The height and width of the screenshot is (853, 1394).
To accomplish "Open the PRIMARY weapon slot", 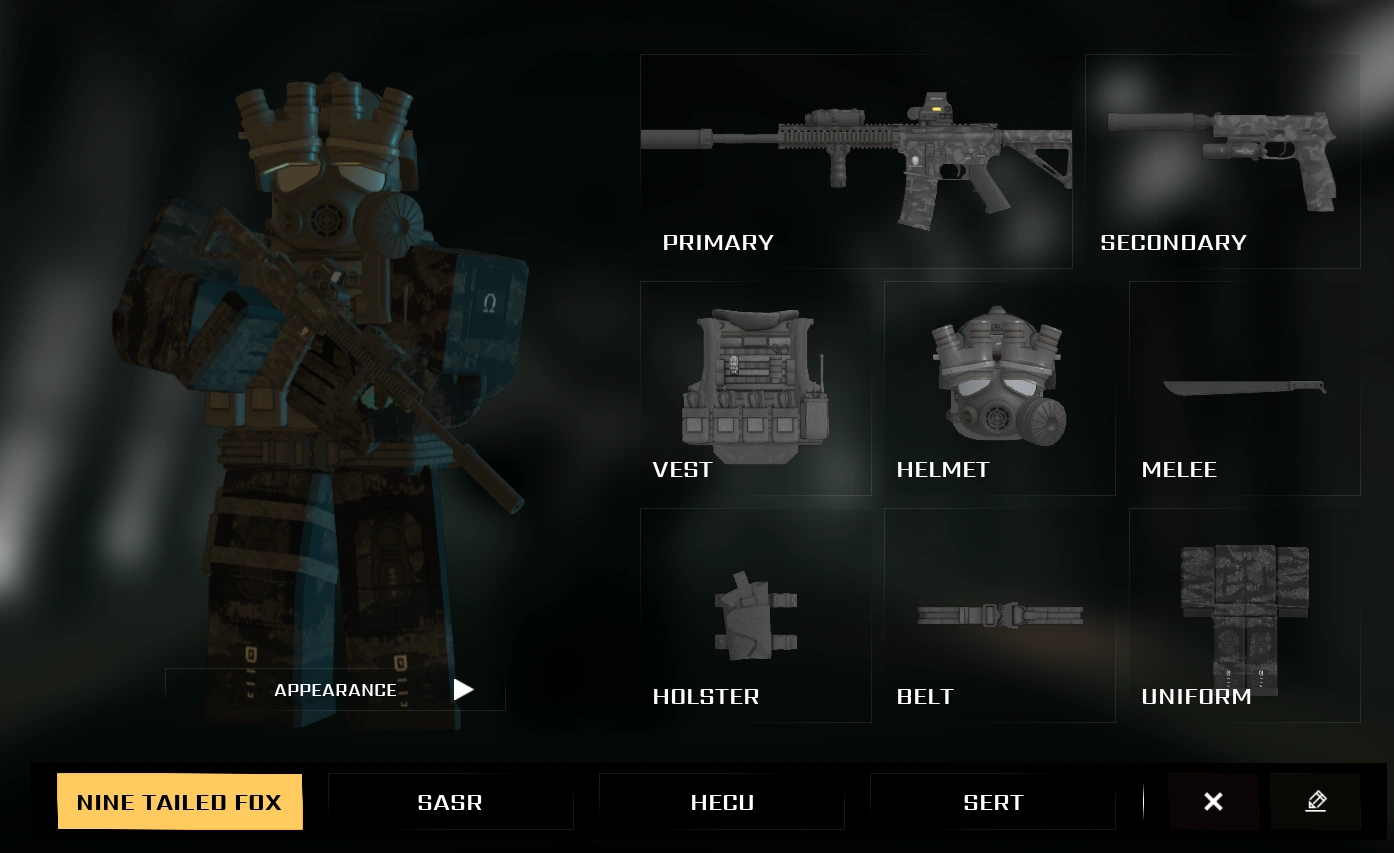I will [x=856, y=160].
